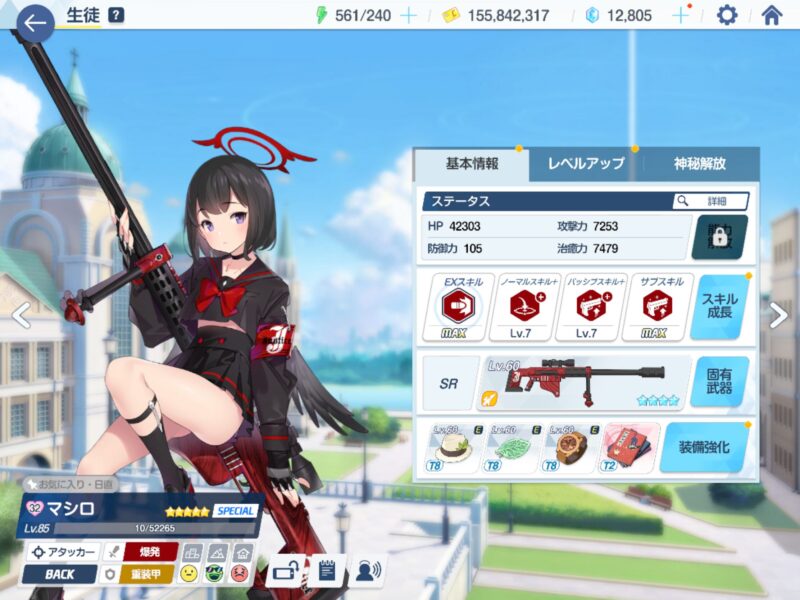Return to the home screen

(771, 15)
